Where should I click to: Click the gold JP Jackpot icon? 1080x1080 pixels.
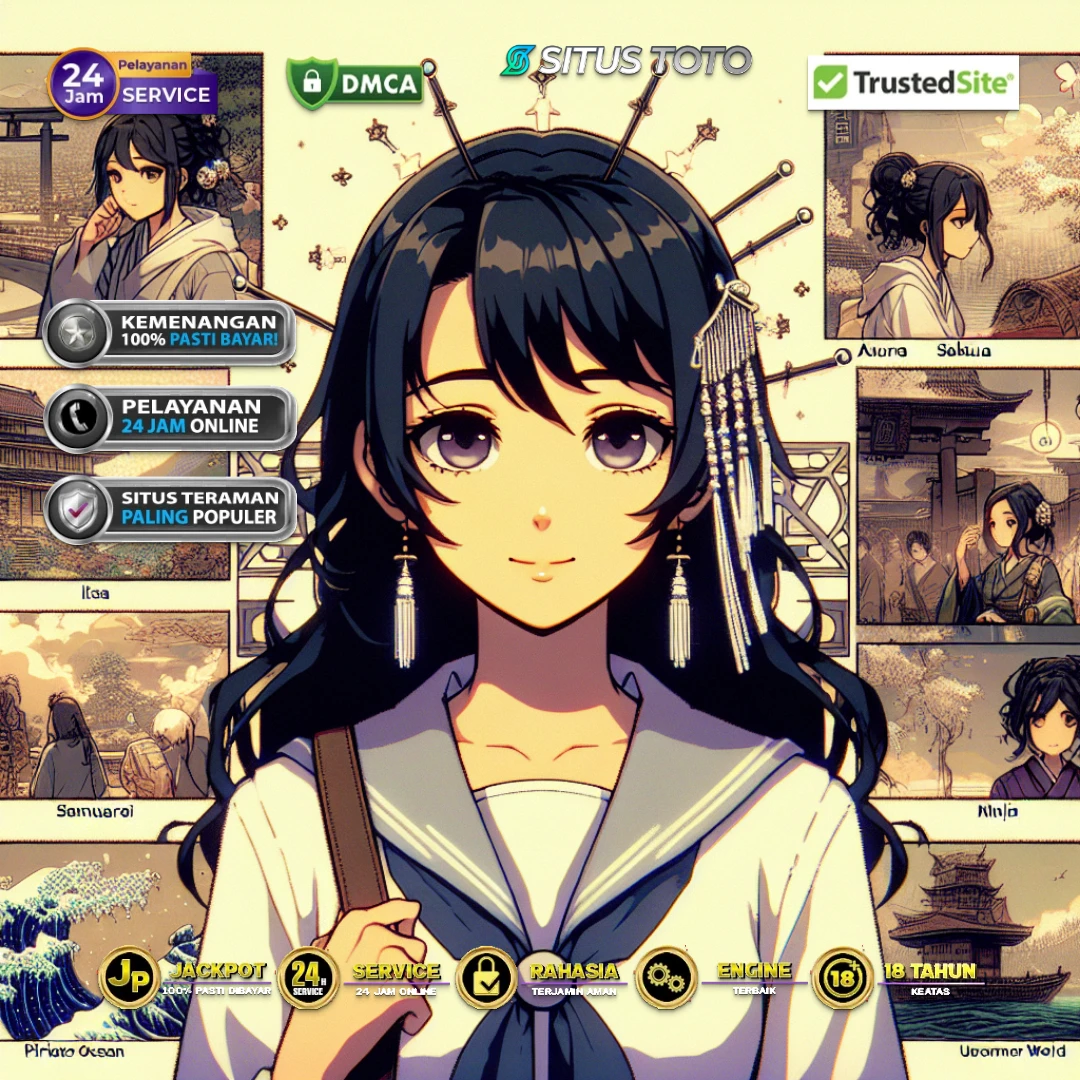click(x=130, y=977)
